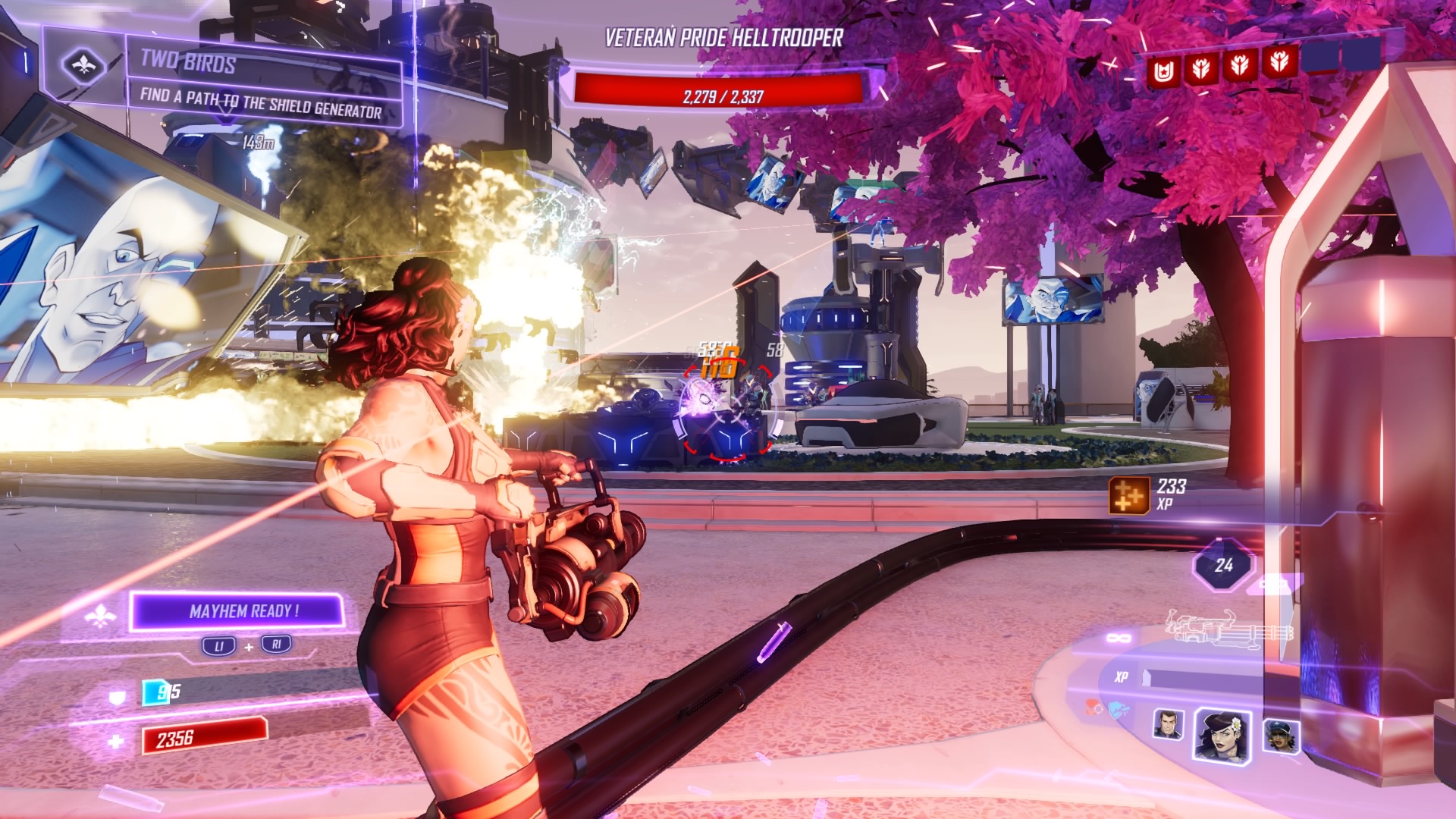The width and height of the screenshot is (1456, 819).
Task: Switch to the agent wearing sunglasses and cap
Action: point(1281,736)
